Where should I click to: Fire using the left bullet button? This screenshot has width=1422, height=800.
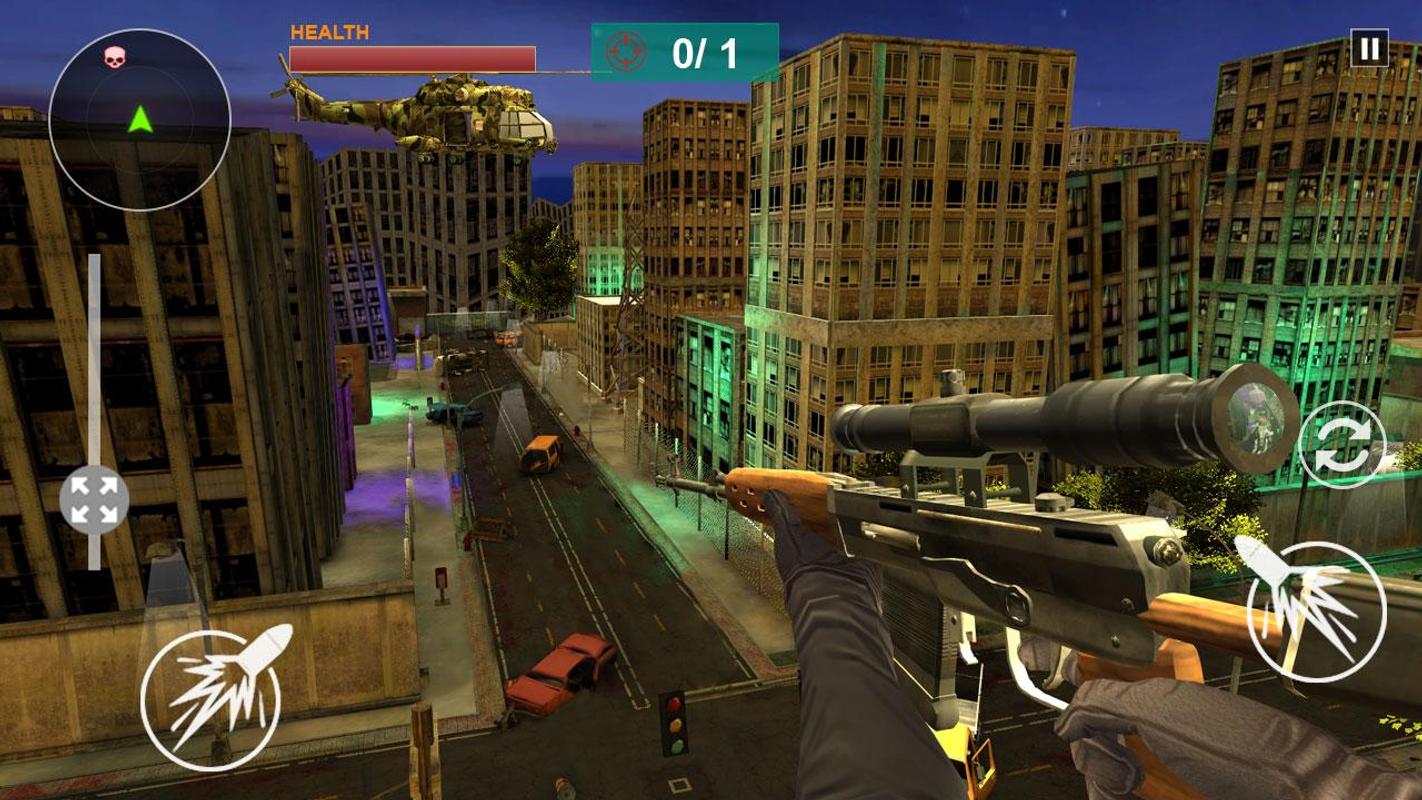pos(211,695)
